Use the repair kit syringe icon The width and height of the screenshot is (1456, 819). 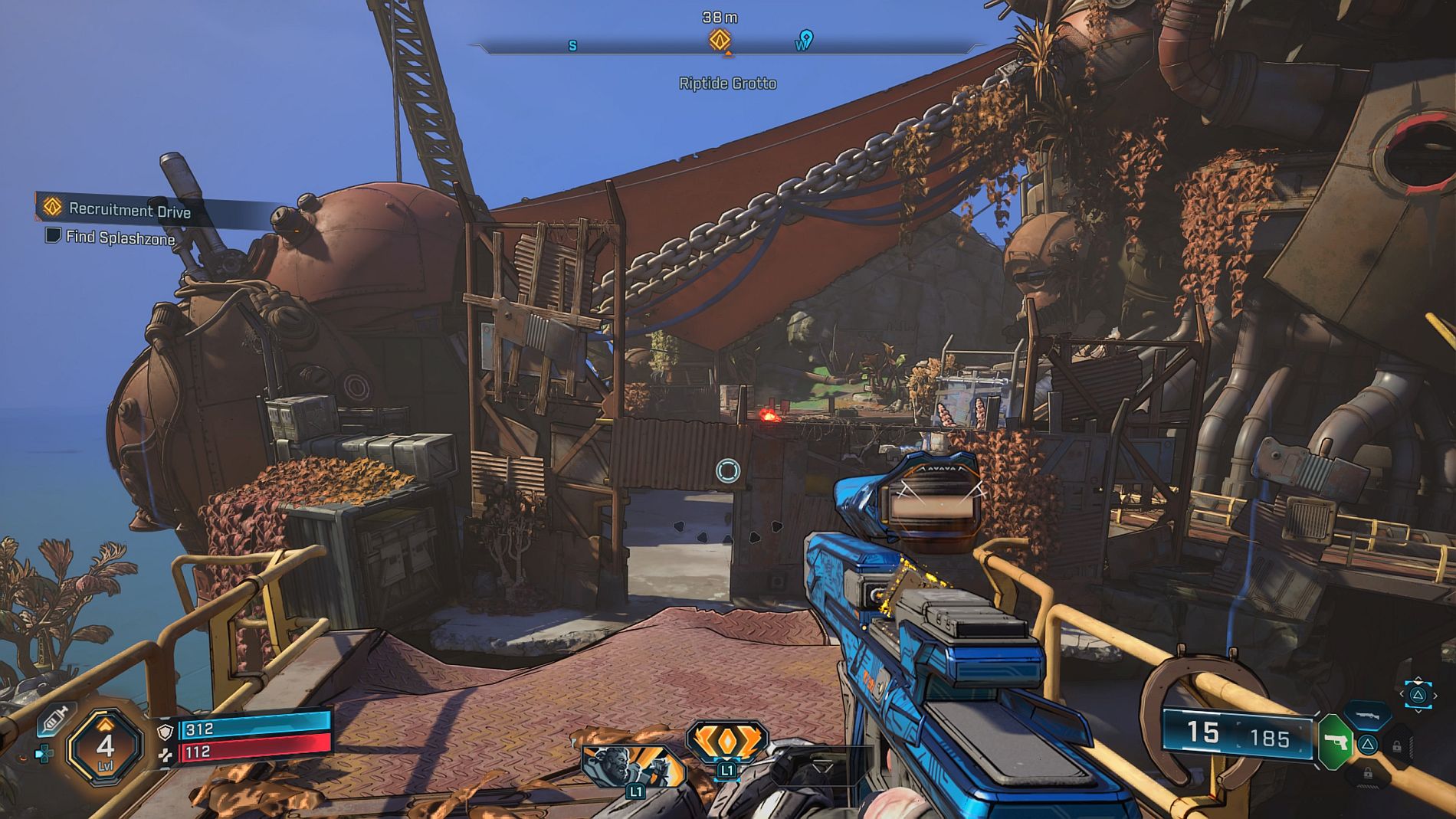55,718
